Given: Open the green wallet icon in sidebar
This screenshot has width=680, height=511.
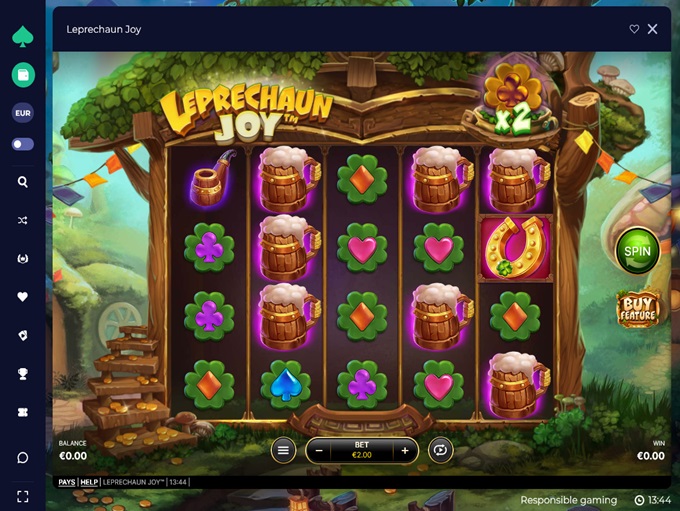Looking at the screenshot, I should pos(23,74).
